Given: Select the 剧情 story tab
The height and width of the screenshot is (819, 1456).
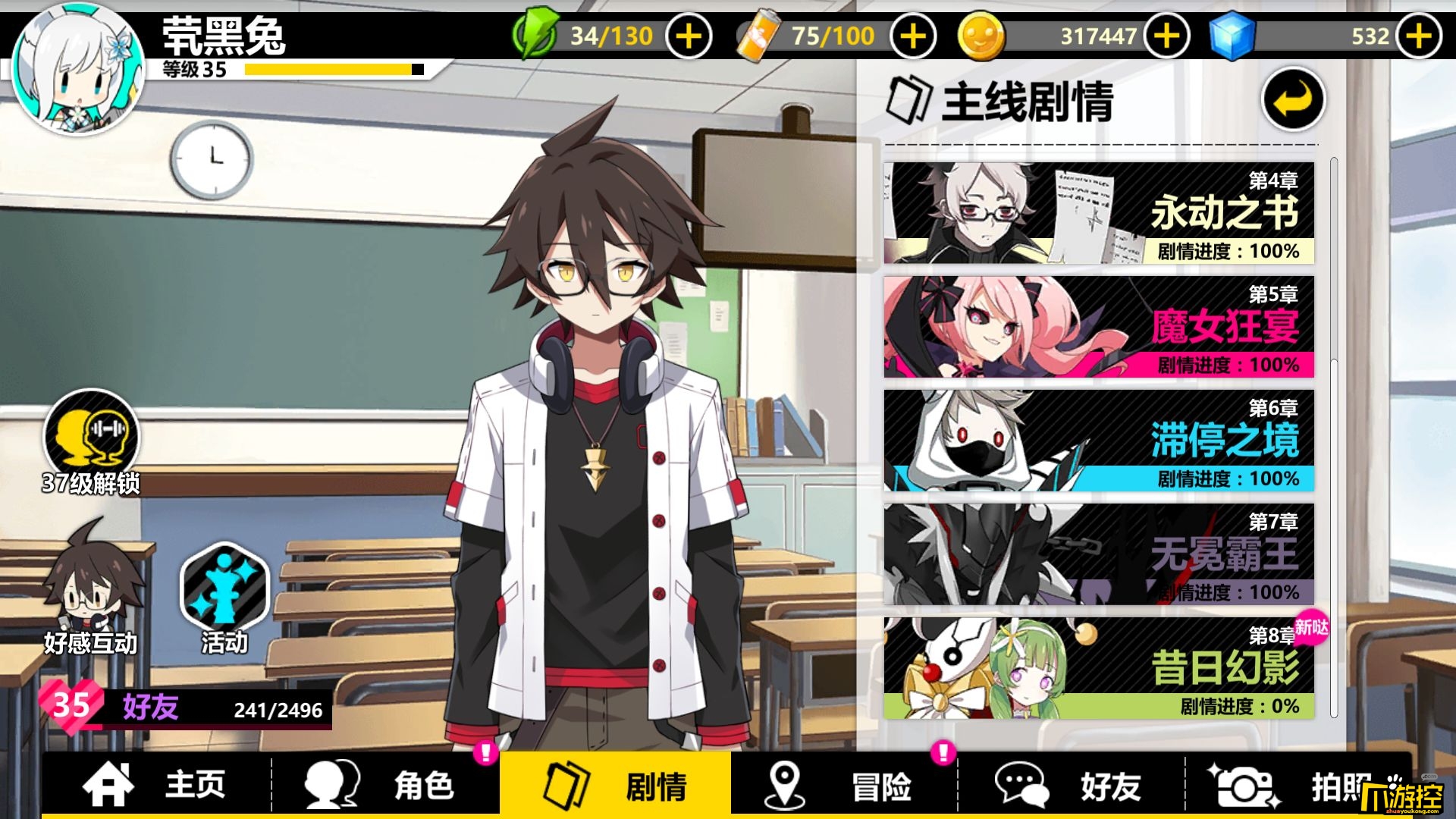Looking at the screenshot, I should point(615,785).
